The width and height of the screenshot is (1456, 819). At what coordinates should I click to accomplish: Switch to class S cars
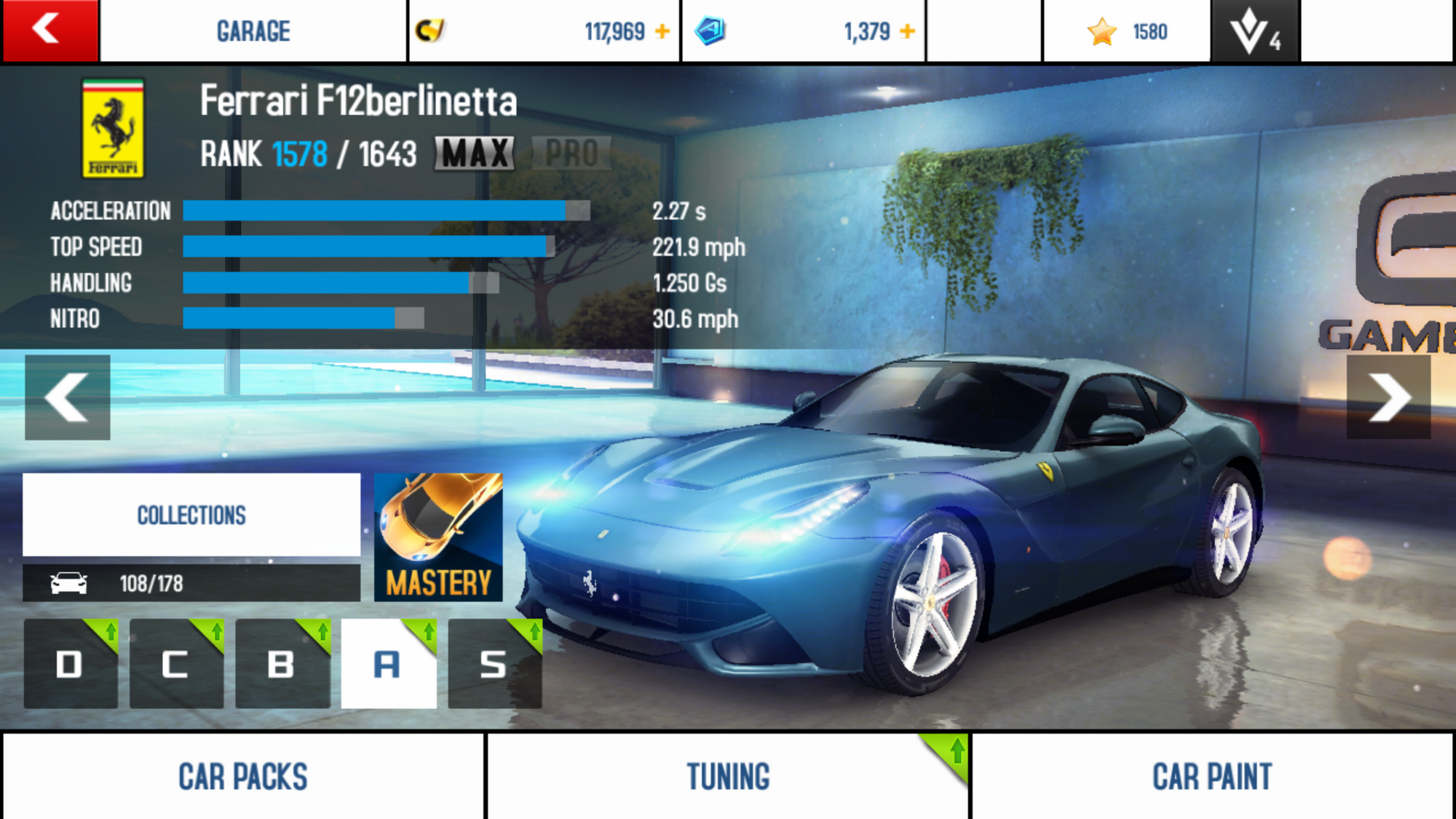494,664
